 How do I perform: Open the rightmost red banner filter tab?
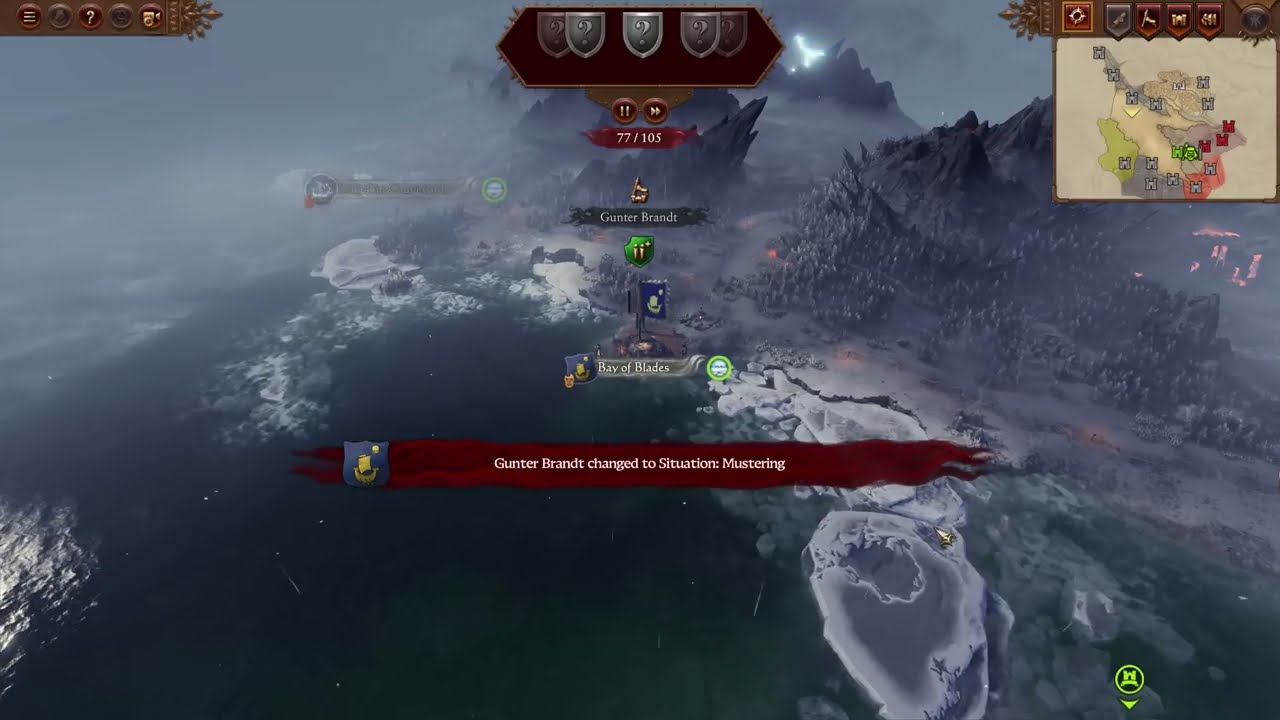[x=1210, y=18]
